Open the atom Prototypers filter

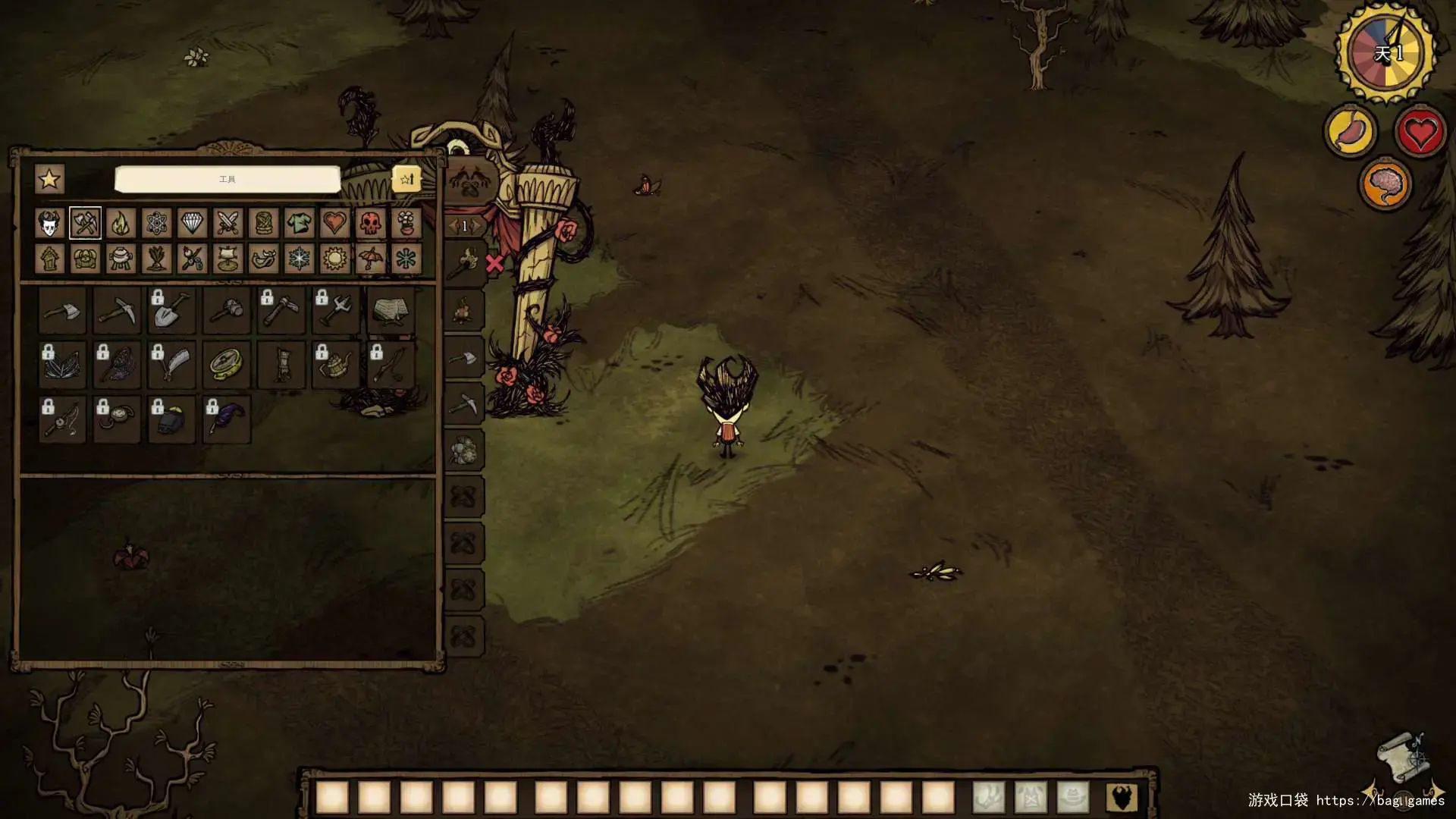156,224
